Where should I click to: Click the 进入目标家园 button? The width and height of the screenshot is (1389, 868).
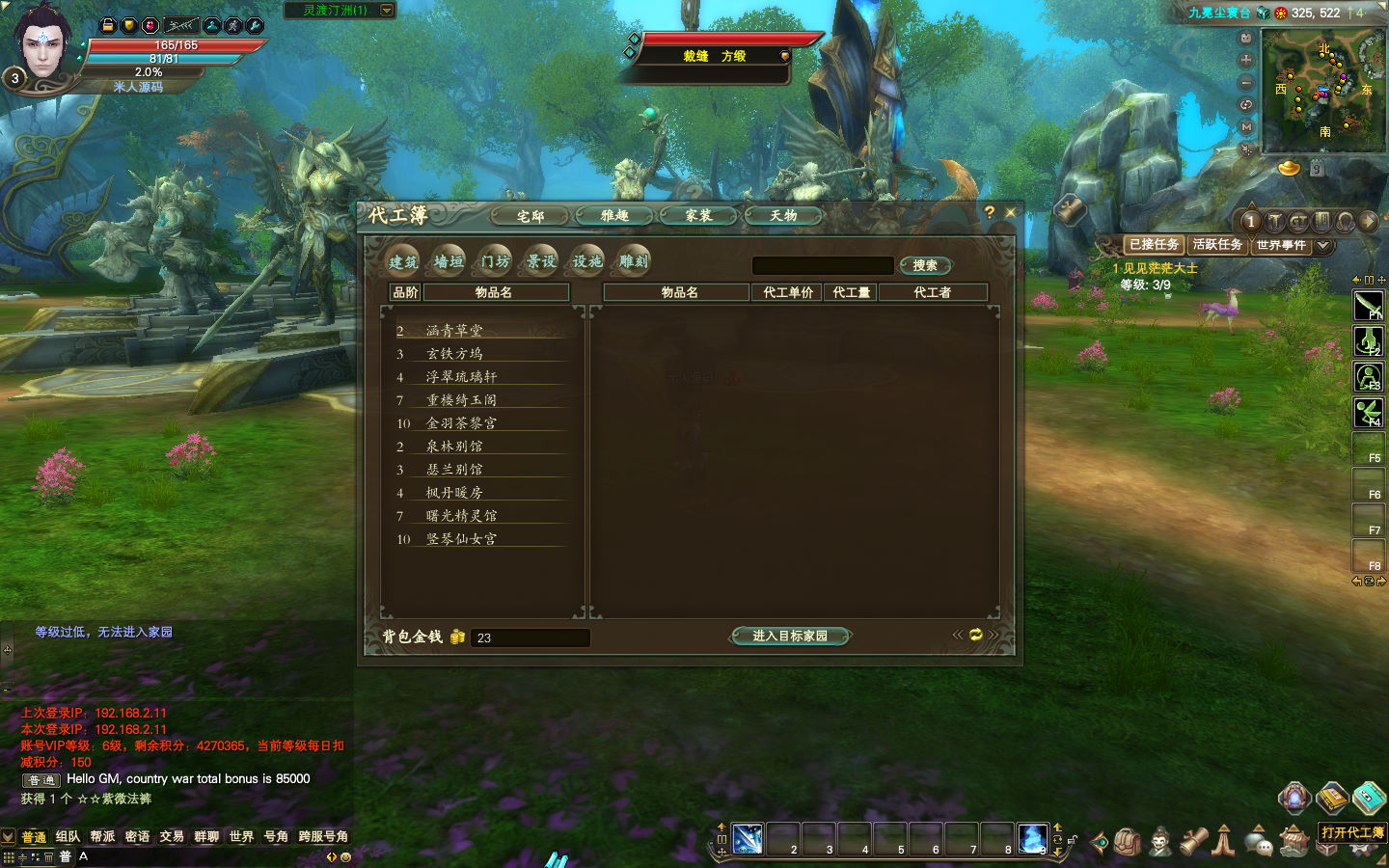[x=790, y=636]
